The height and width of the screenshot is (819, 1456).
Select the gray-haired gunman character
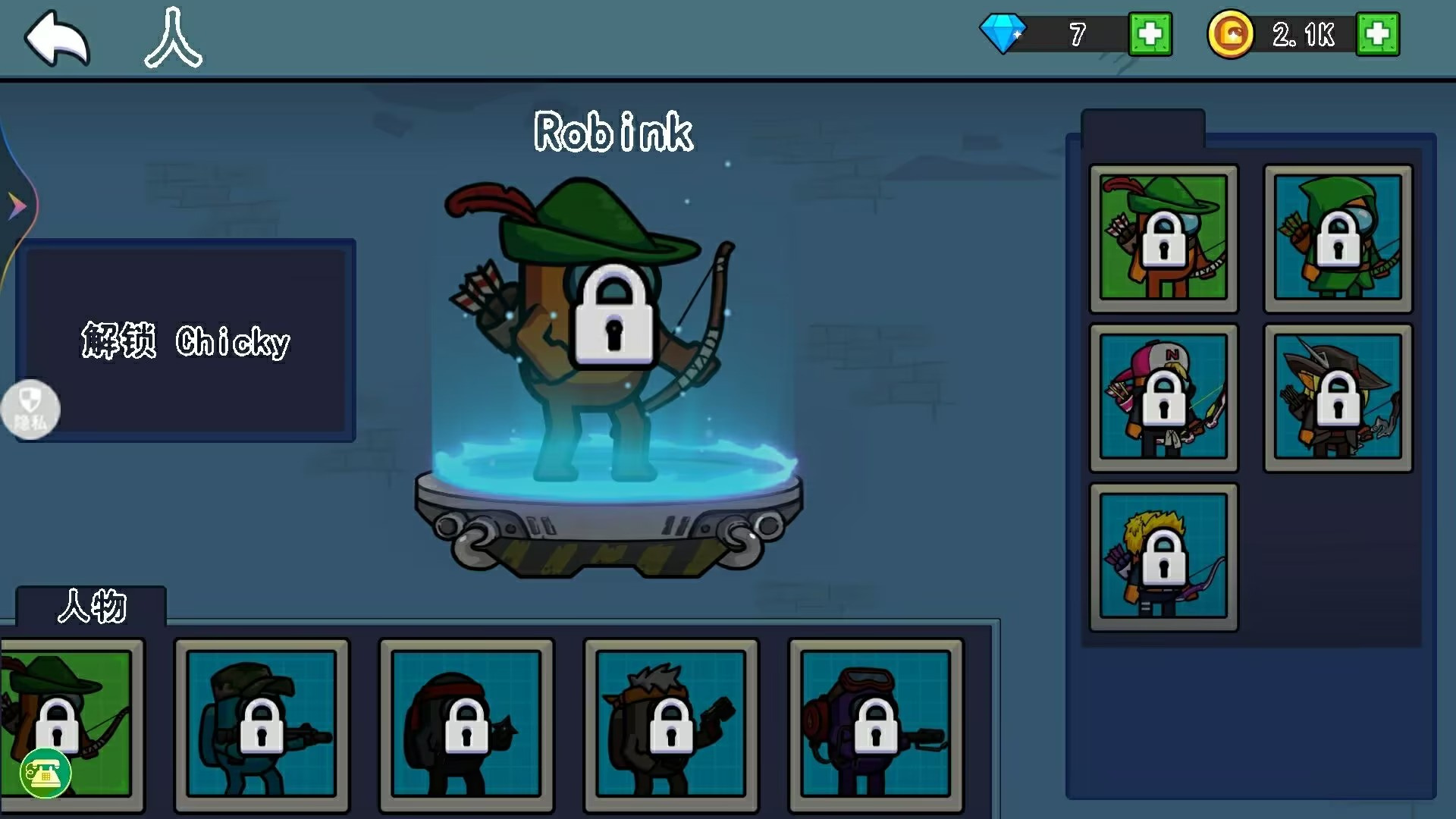(x=671, y=724)
